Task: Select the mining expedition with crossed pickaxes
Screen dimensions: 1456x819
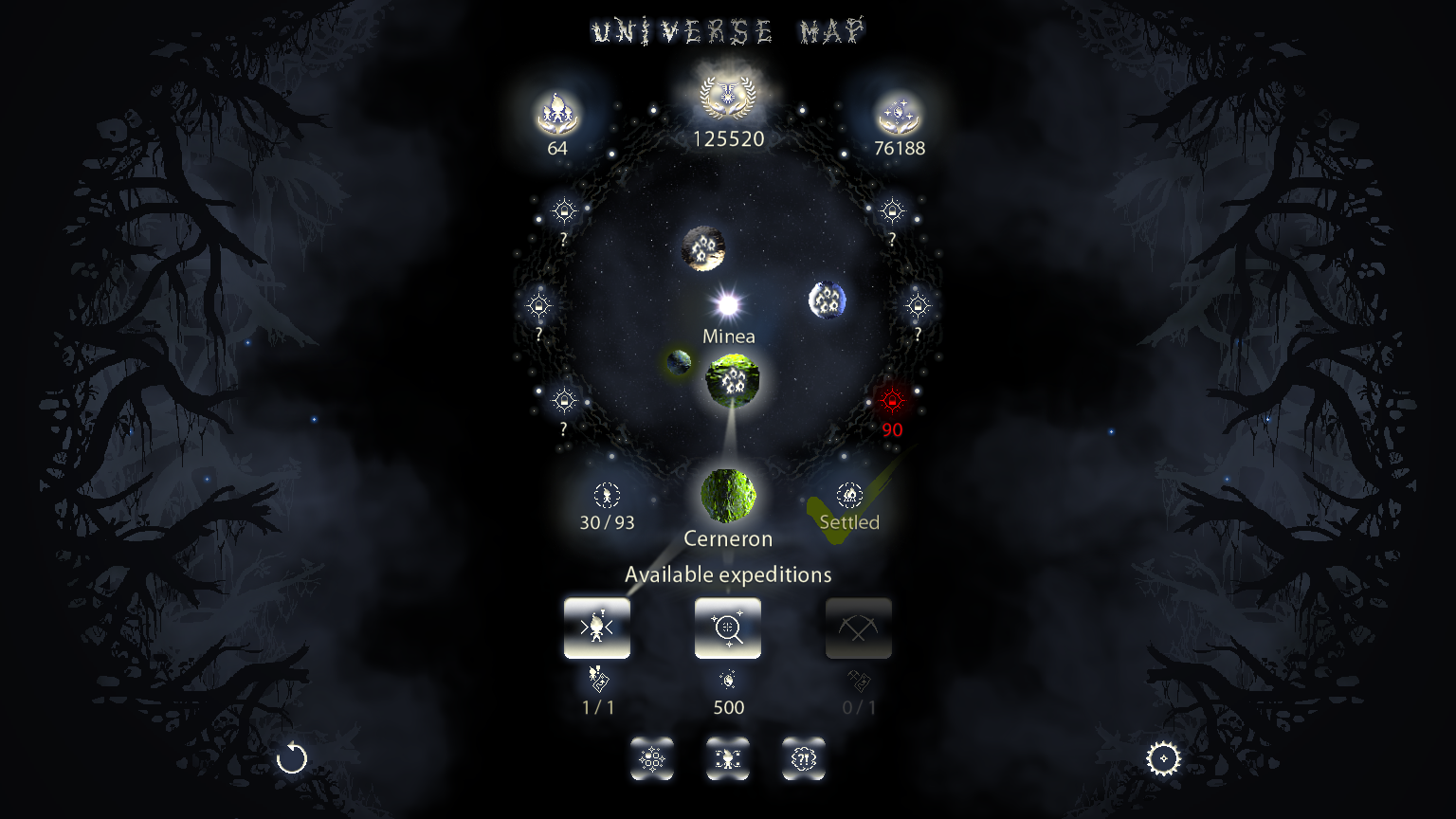Action: point(858,628)
